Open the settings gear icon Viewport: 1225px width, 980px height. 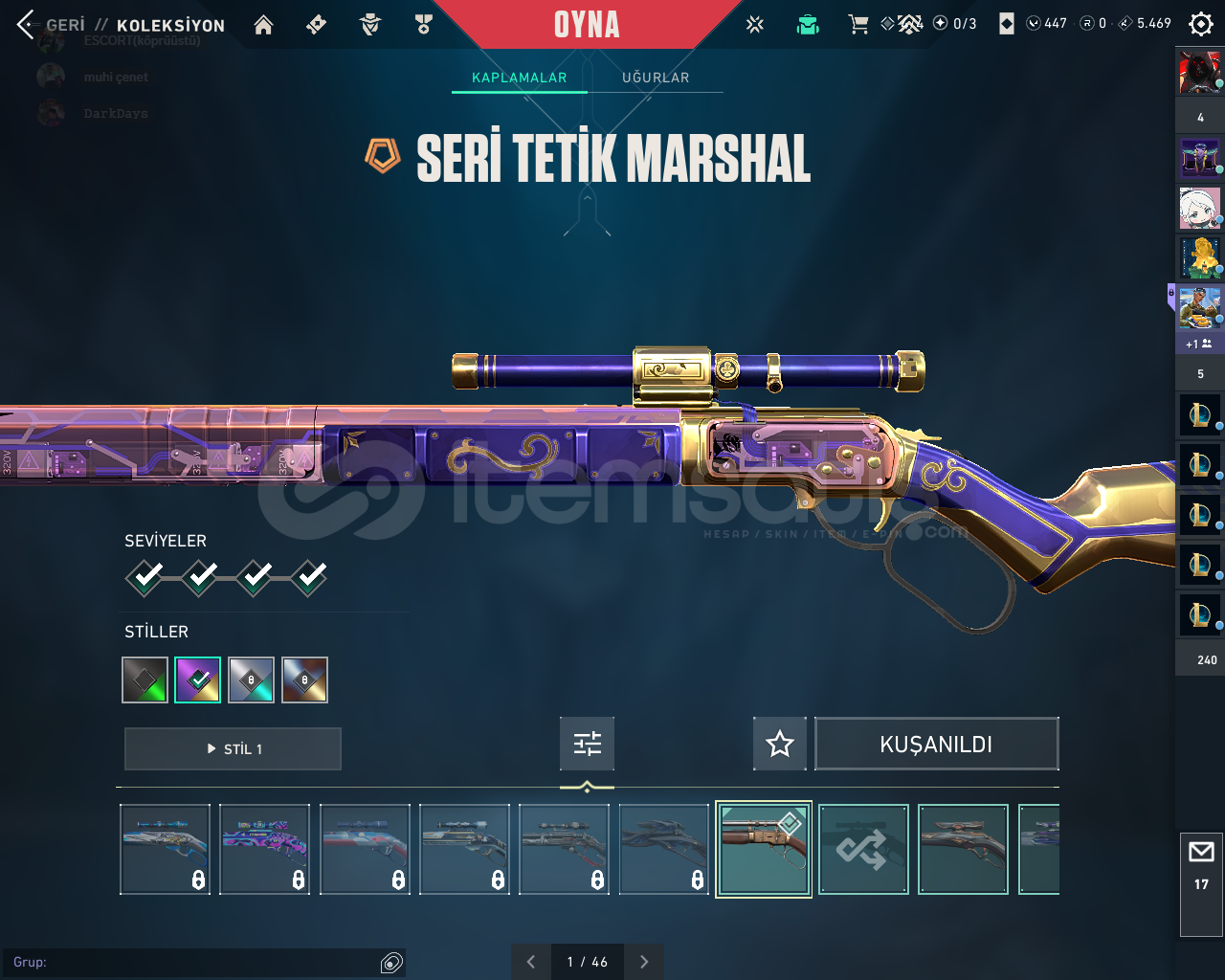1200,24
